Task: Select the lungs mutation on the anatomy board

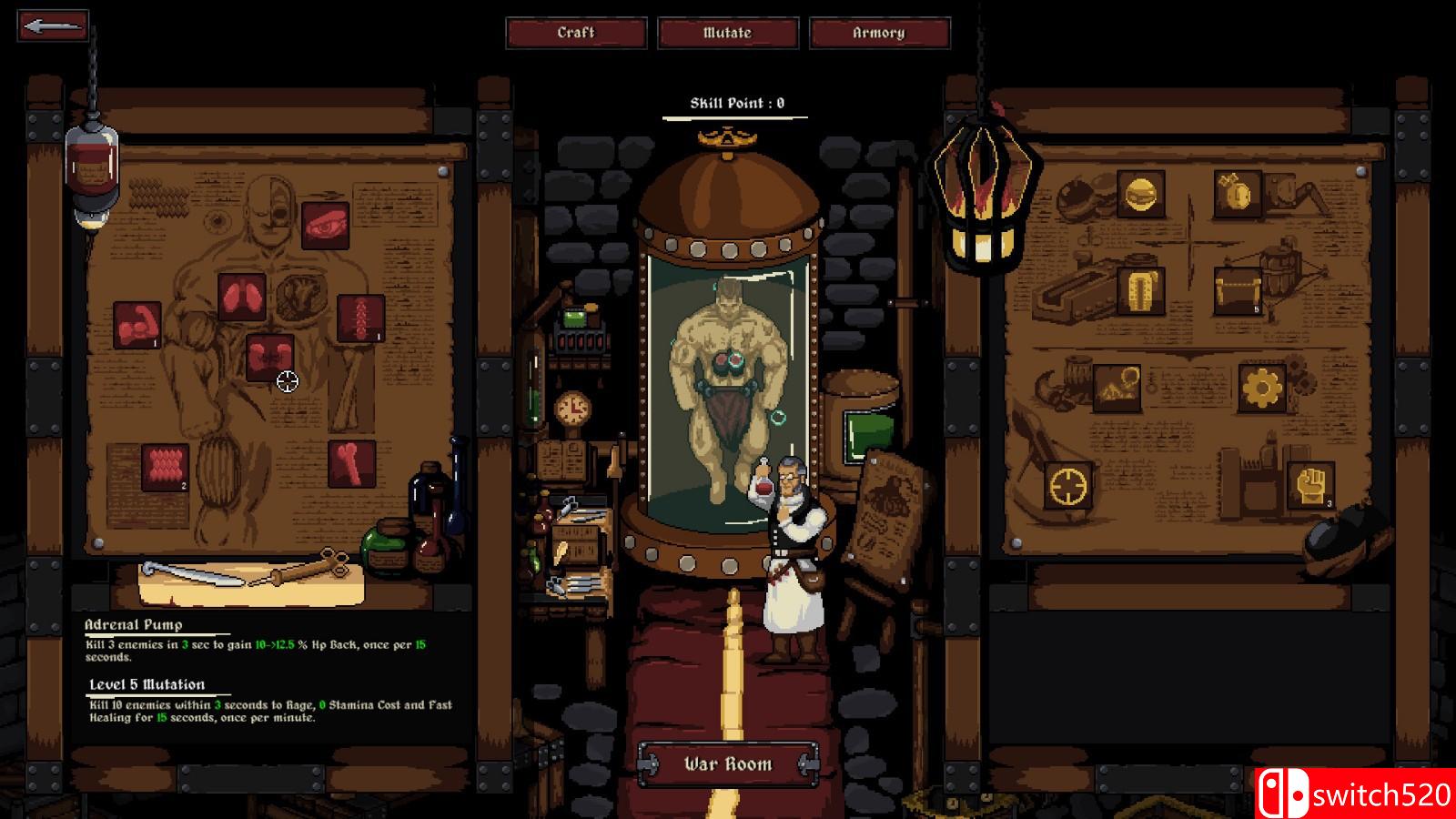Action: (243, 293)
